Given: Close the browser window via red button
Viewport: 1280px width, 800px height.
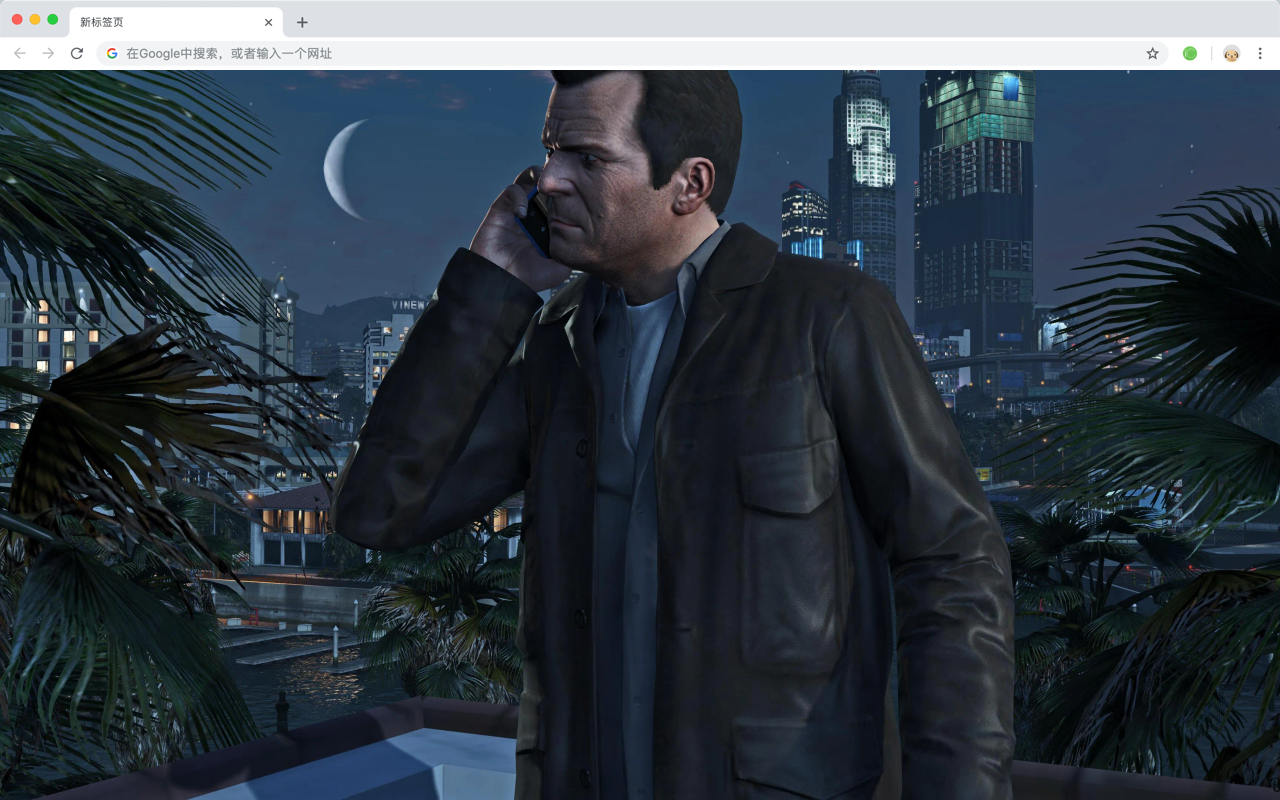Looking at the screenshot, I should coord(15,18).
